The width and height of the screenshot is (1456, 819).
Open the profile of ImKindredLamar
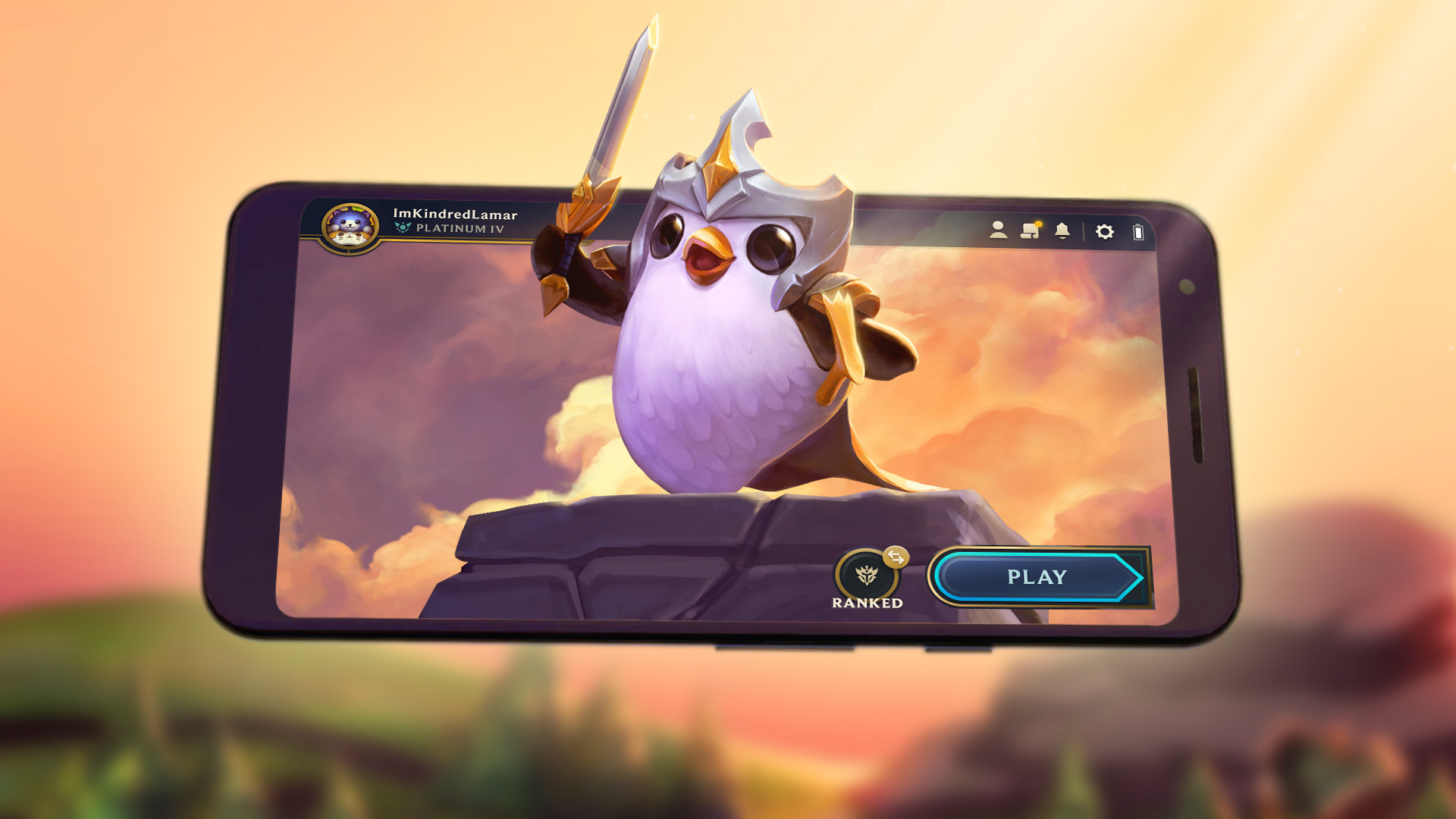point(455,214)
